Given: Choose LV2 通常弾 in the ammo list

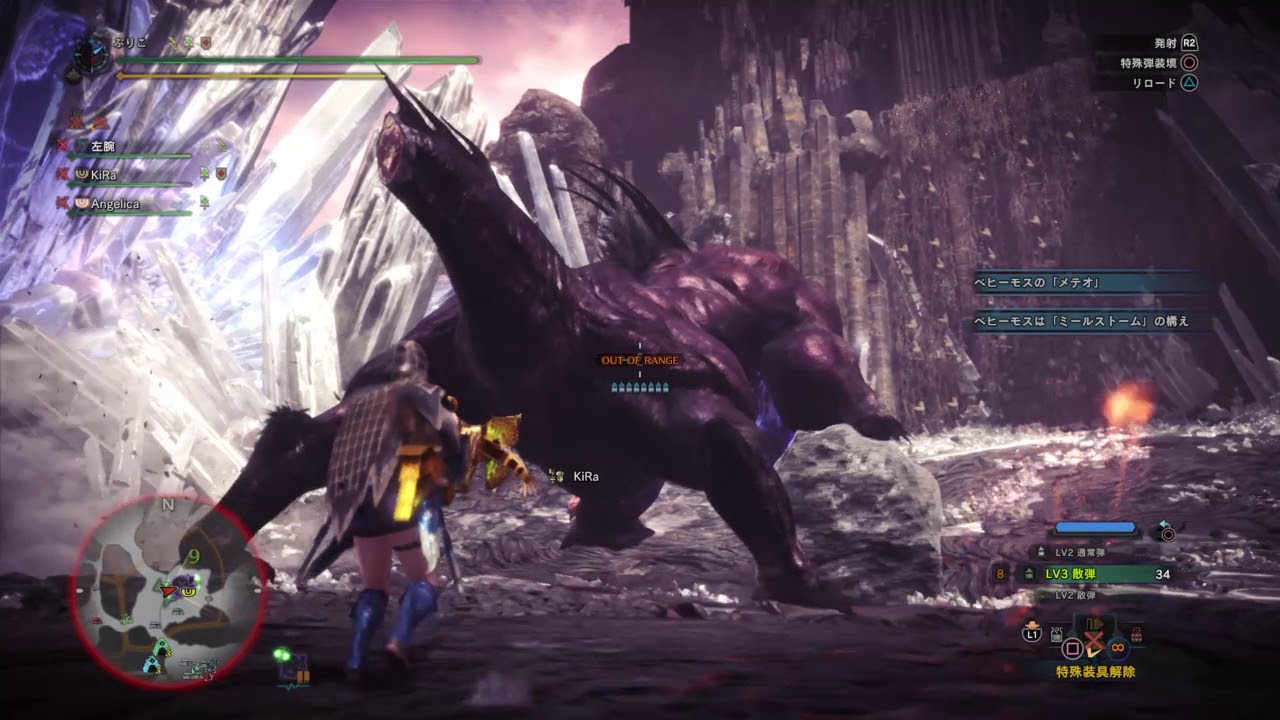Looking at the screenshot, I should click(1081, 552).
